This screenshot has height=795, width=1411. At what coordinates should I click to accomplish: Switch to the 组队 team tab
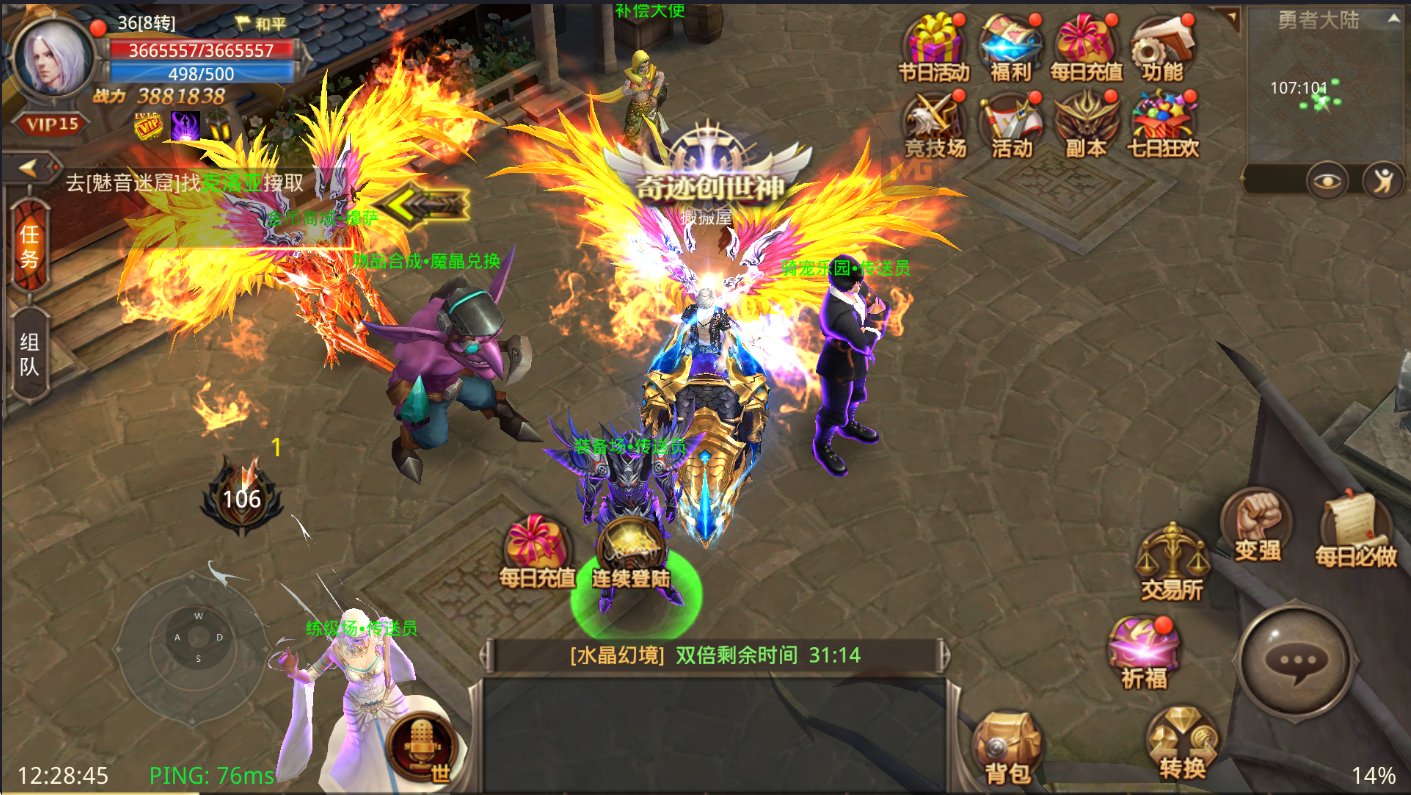click(x=30, y=354)
